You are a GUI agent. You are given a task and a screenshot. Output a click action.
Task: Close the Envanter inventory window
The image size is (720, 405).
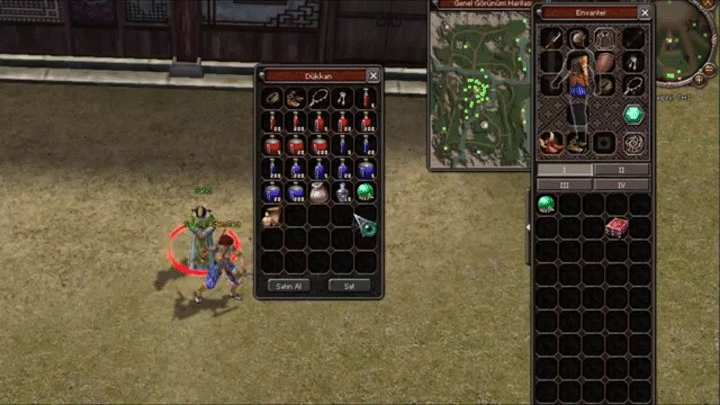coord(645,13)
